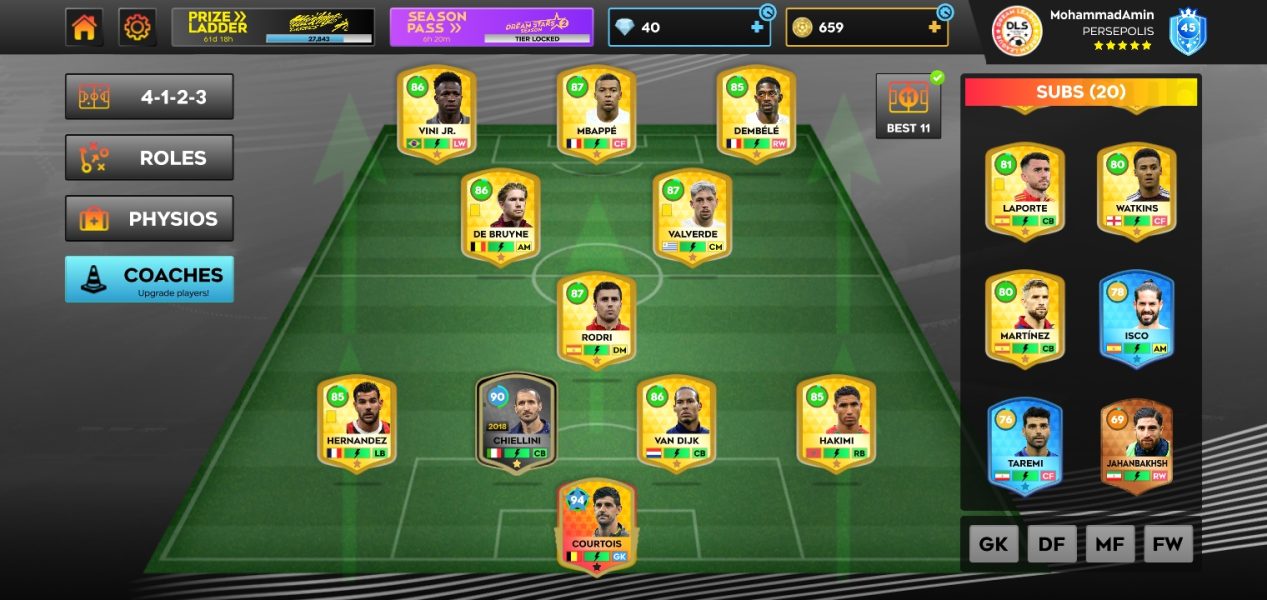
Task: Add more coins with the plus button
Action: tap(935, 27)
